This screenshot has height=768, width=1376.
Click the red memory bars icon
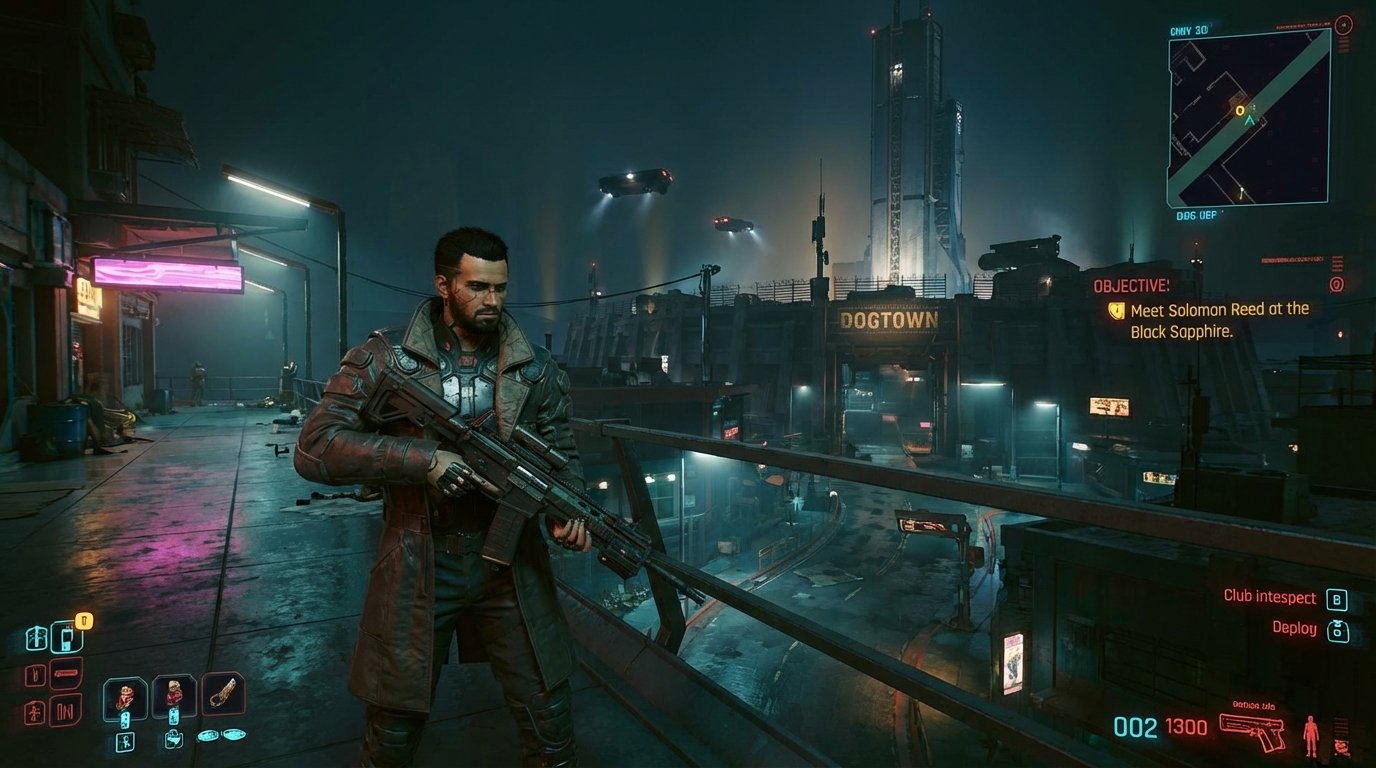[65, 707]
